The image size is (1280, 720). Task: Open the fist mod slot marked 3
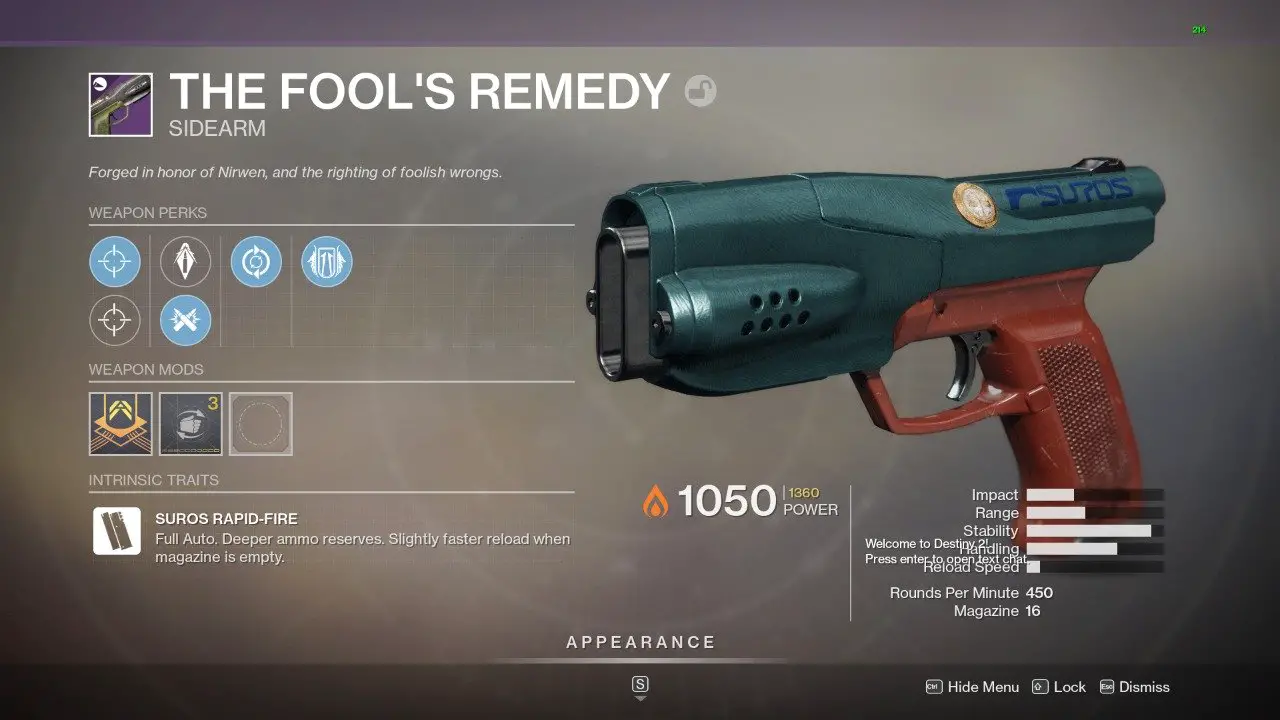[190, 424]
